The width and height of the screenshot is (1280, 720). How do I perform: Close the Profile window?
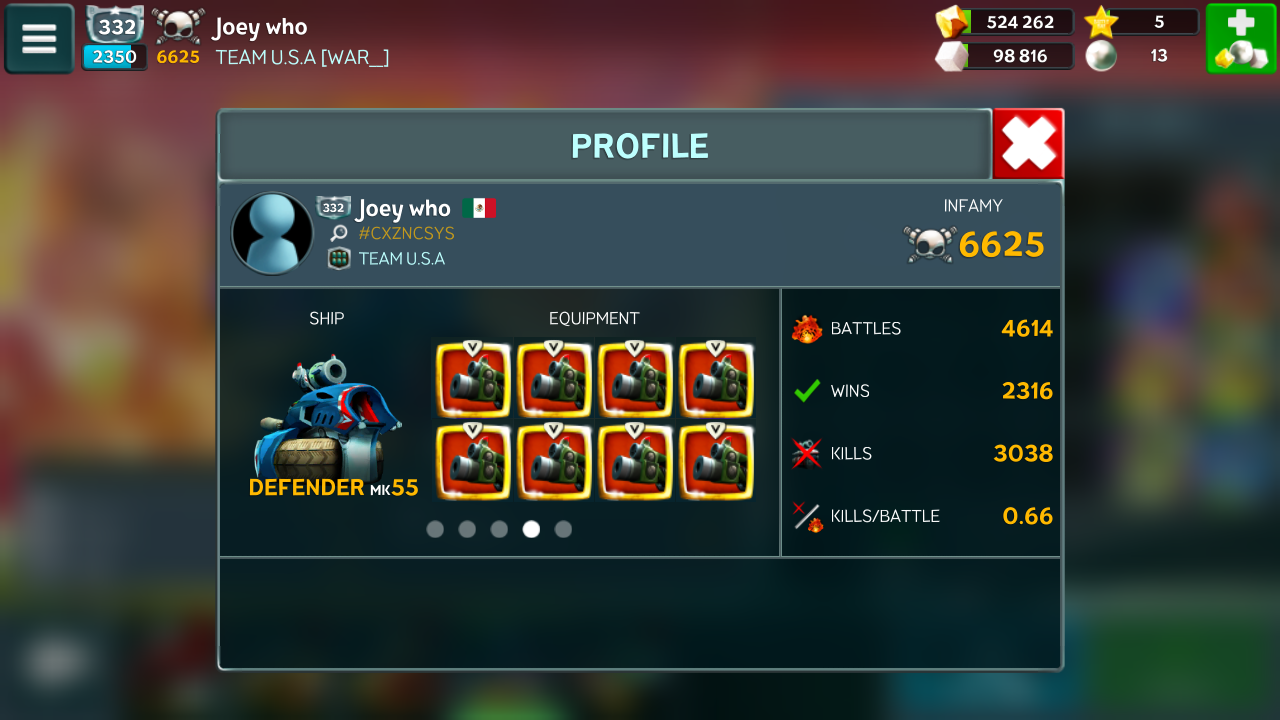[1028, 144]
